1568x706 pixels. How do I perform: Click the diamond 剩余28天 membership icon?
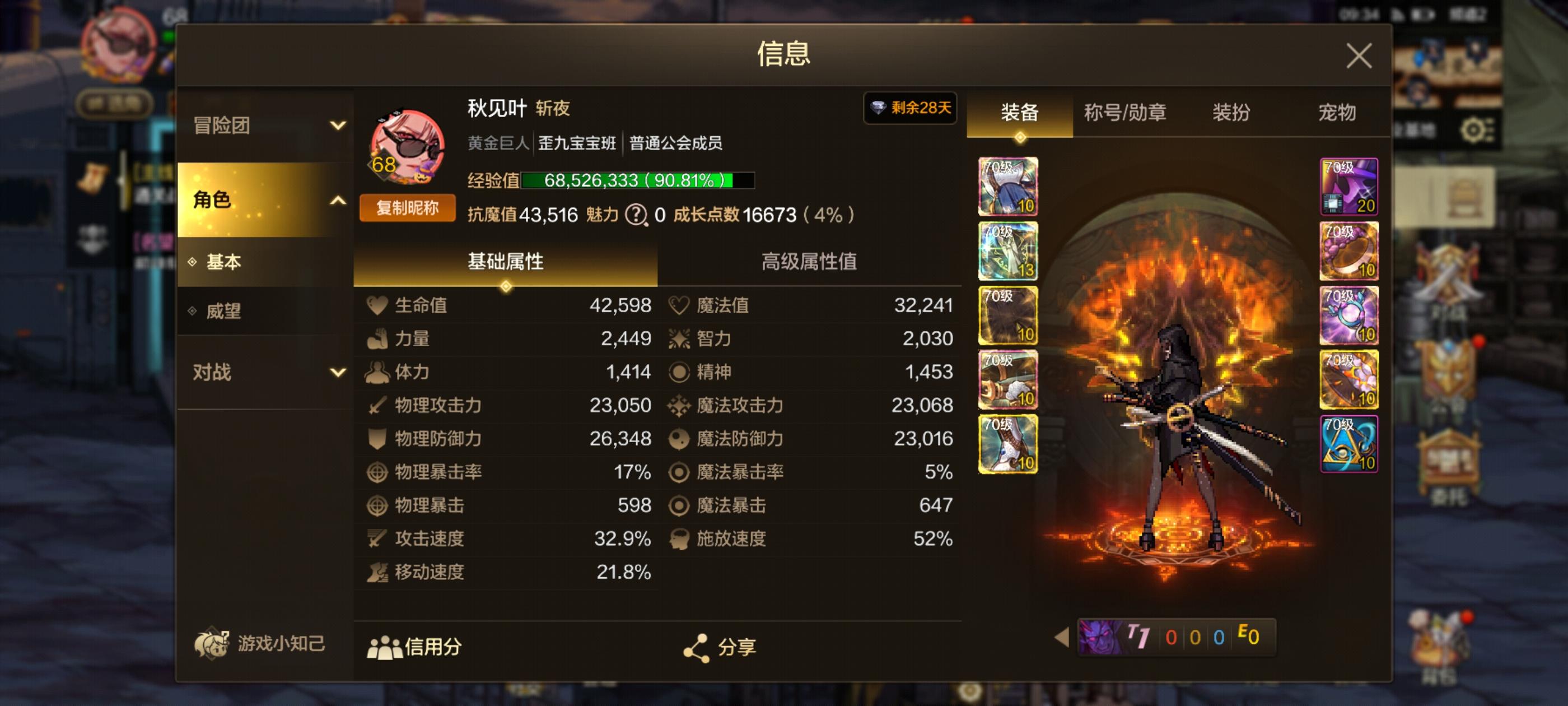(909, 109)
